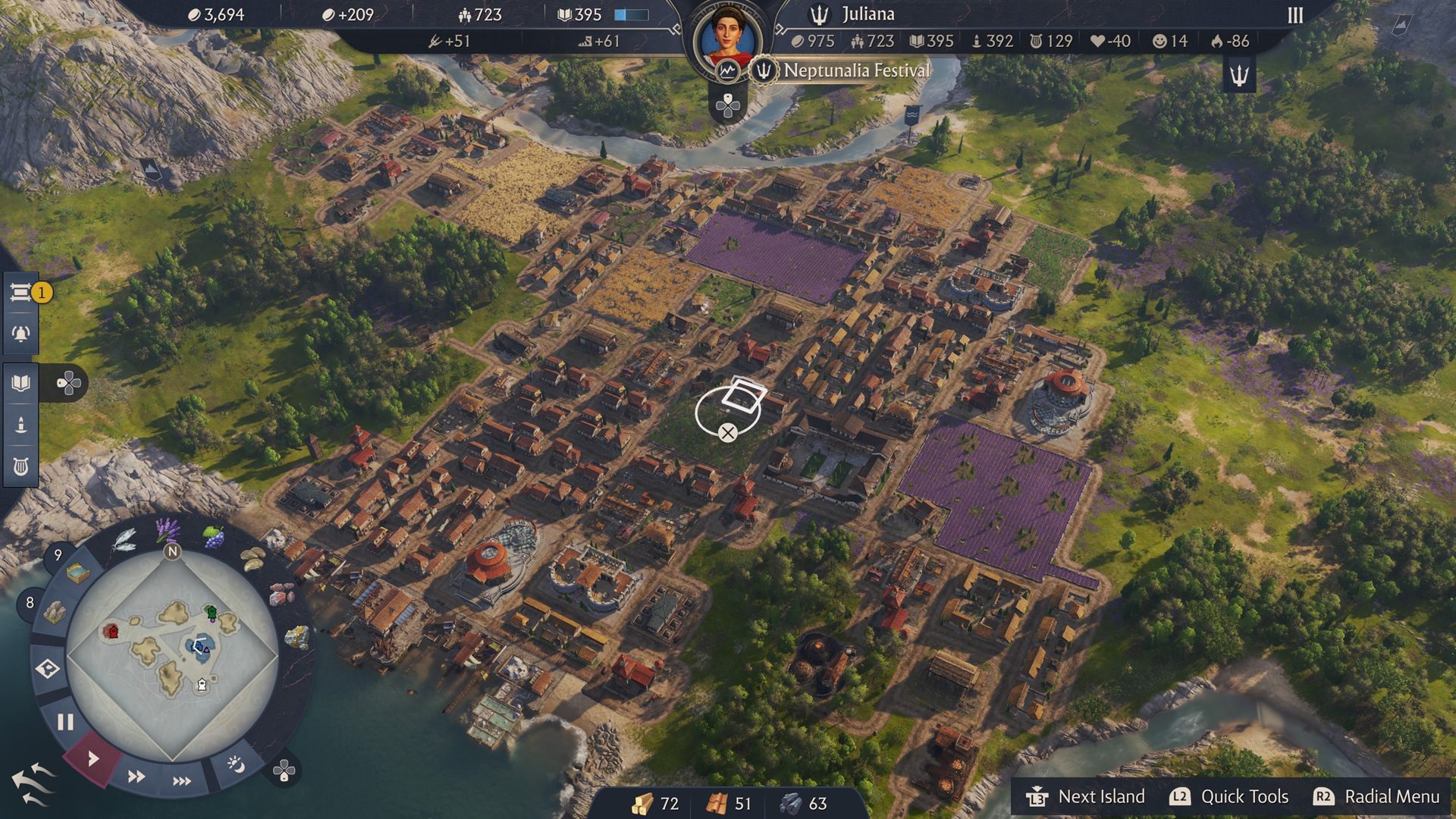Select the fish resource icon on minimap ring
This screenshot has height=819, width=1456.
point(123,540)
